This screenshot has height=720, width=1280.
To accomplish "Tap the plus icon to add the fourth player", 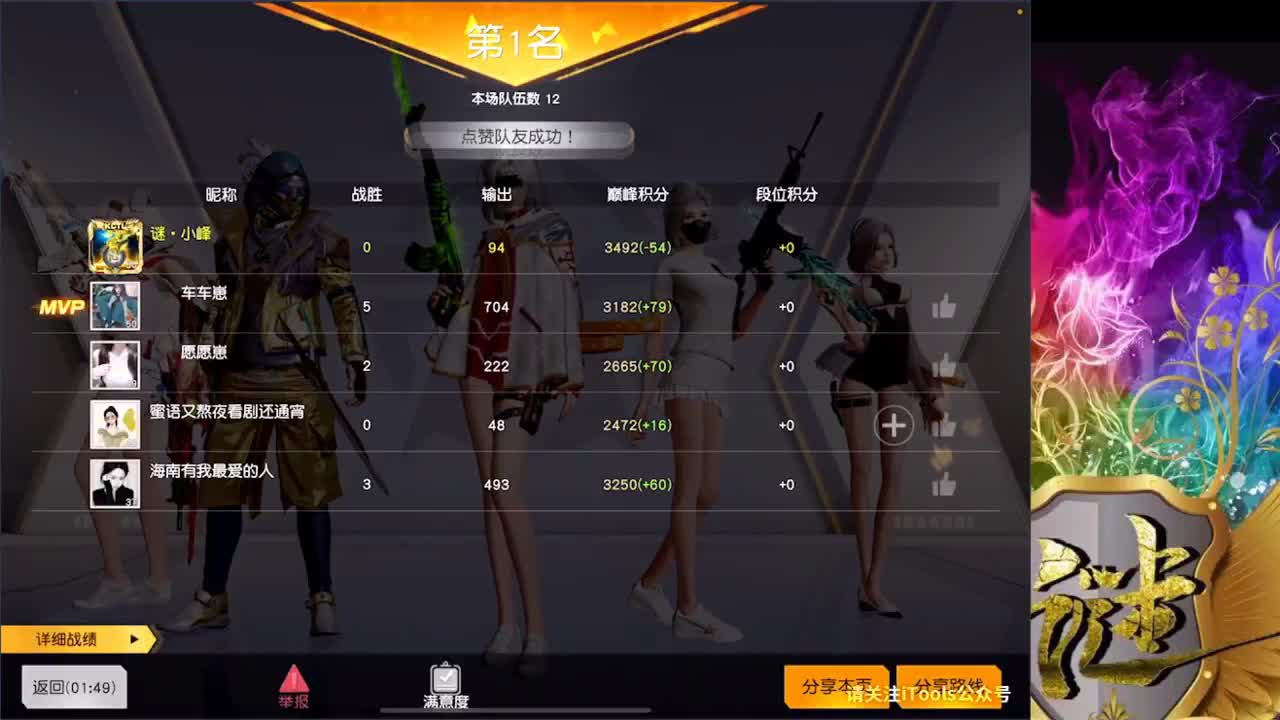I will point(893,425).
